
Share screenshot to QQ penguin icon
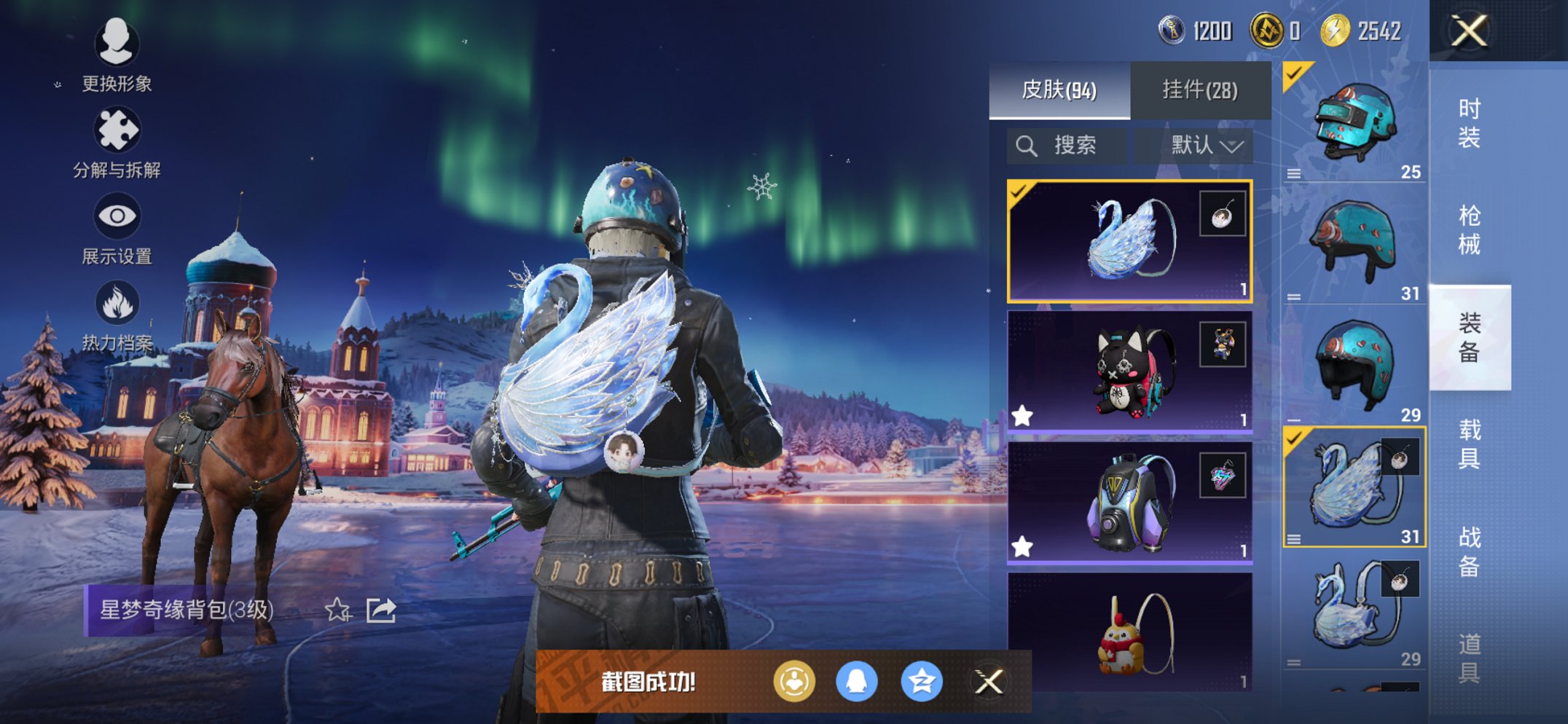(x=856, y=682)
